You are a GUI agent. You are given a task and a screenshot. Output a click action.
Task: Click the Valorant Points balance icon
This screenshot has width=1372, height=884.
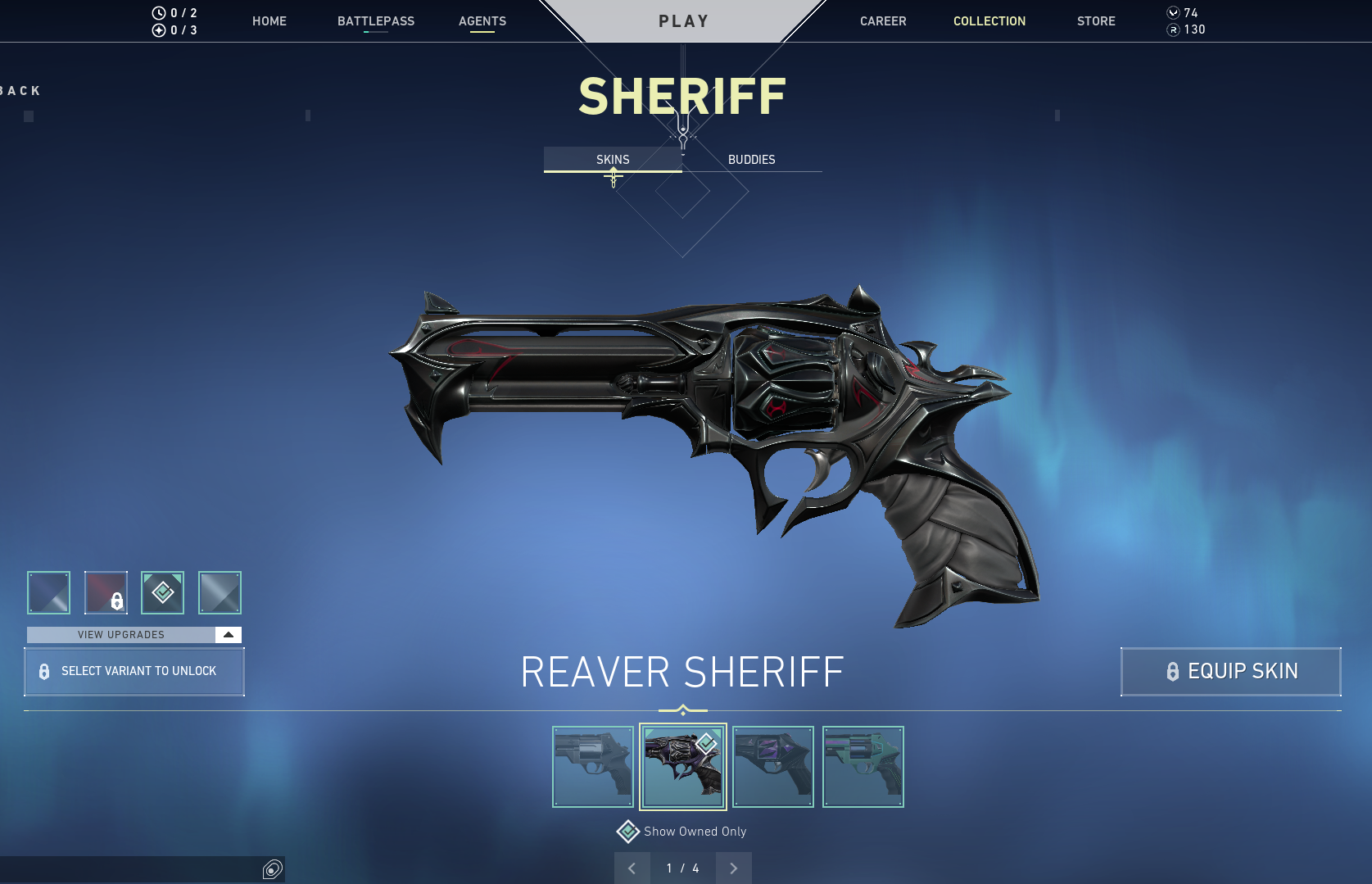(x=1173, y=13)
